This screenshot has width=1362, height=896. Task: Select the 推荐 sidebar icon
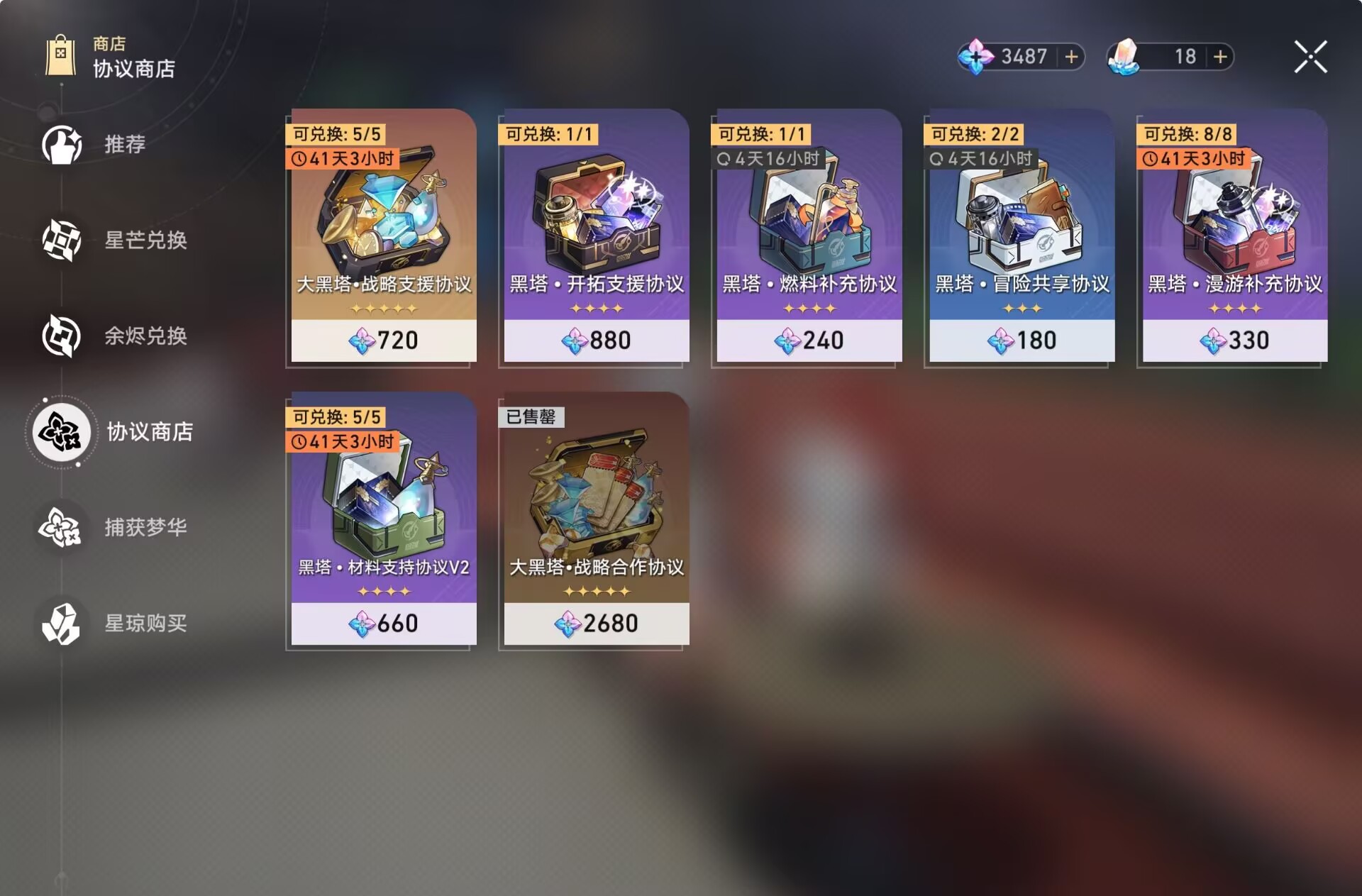[62, 144]
